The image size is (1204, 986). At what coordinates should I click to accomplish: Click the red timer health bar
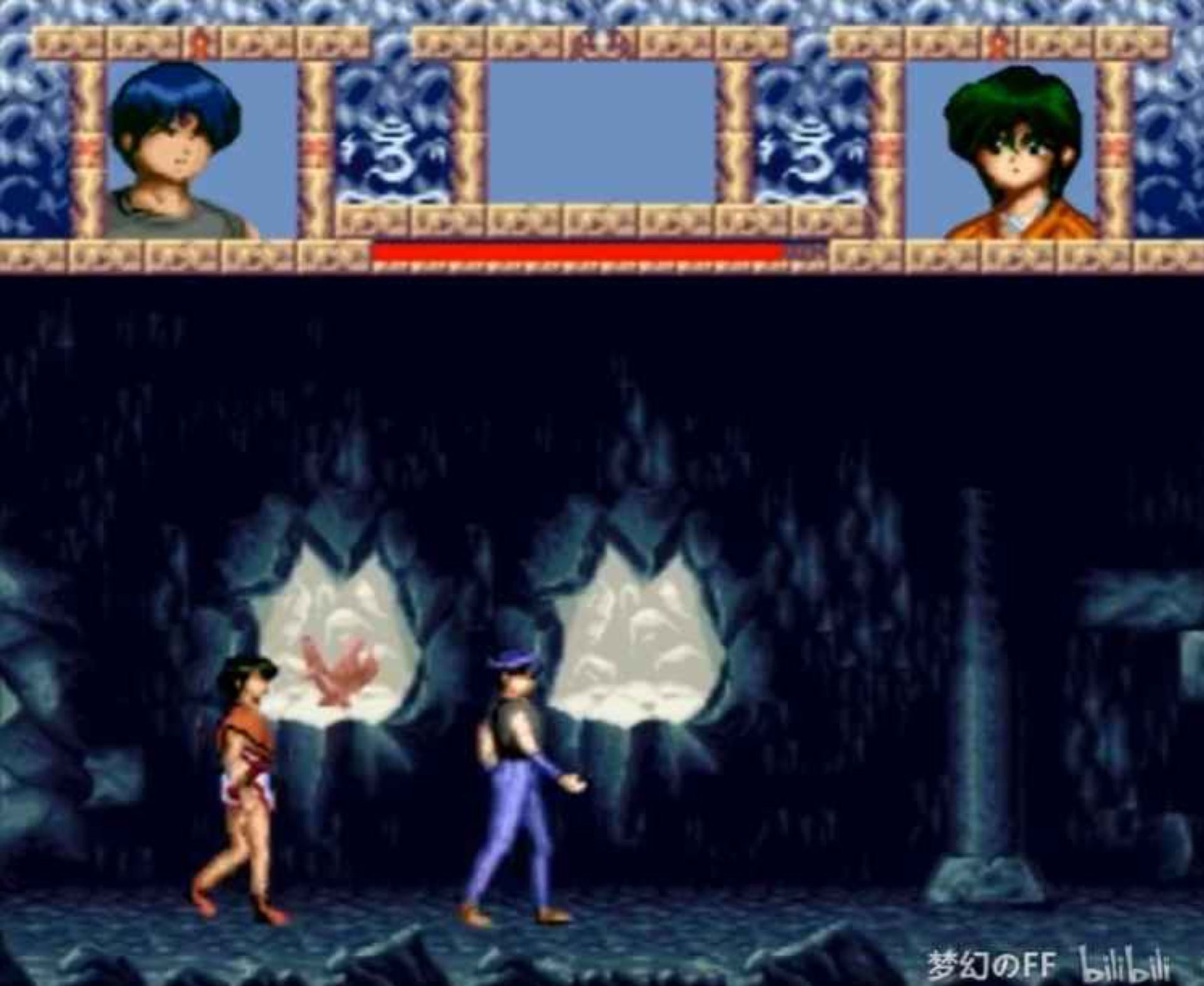[577, 251]
